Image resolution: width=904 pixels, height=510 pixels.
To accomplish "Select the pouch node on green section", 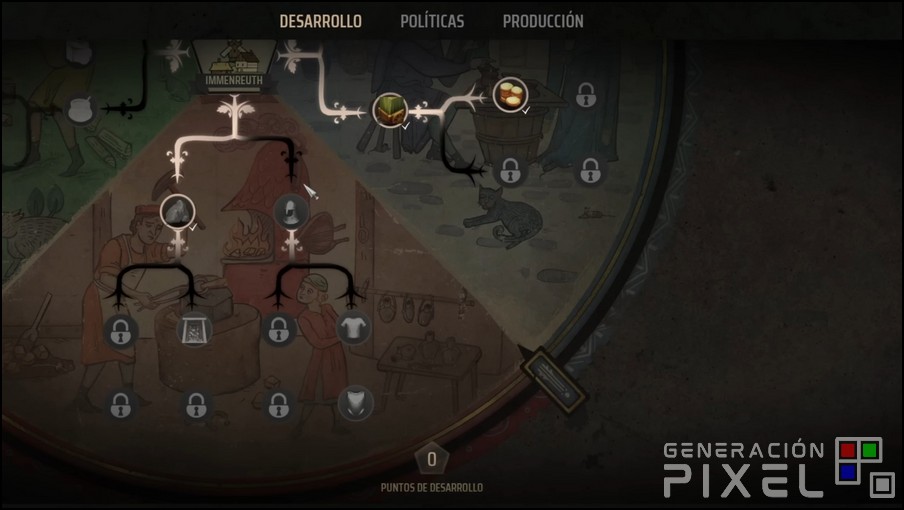I will pyautogui.click(x=82, y=110).
